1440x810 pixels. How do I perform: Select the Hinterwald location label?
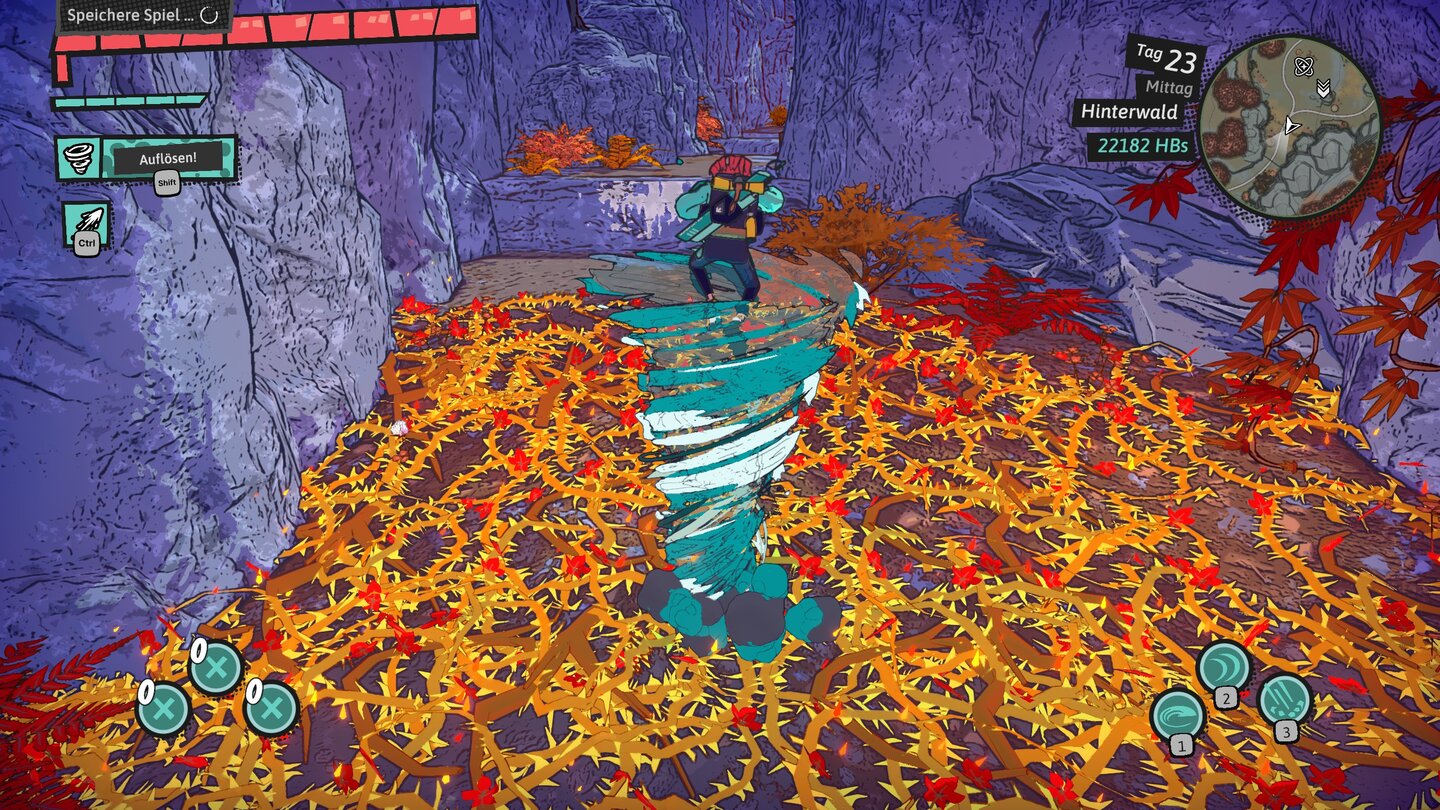click(1131, 113)
